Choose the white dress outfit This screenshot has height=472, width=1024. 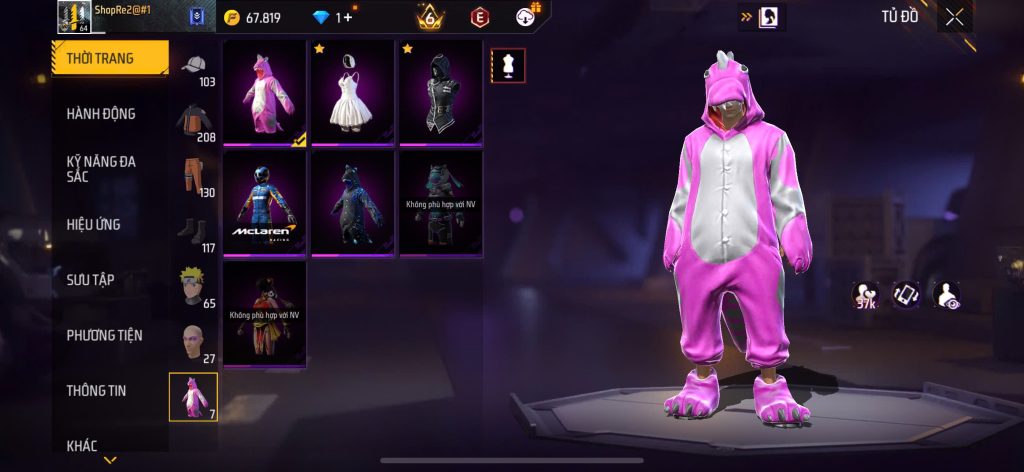click(352, 92)
